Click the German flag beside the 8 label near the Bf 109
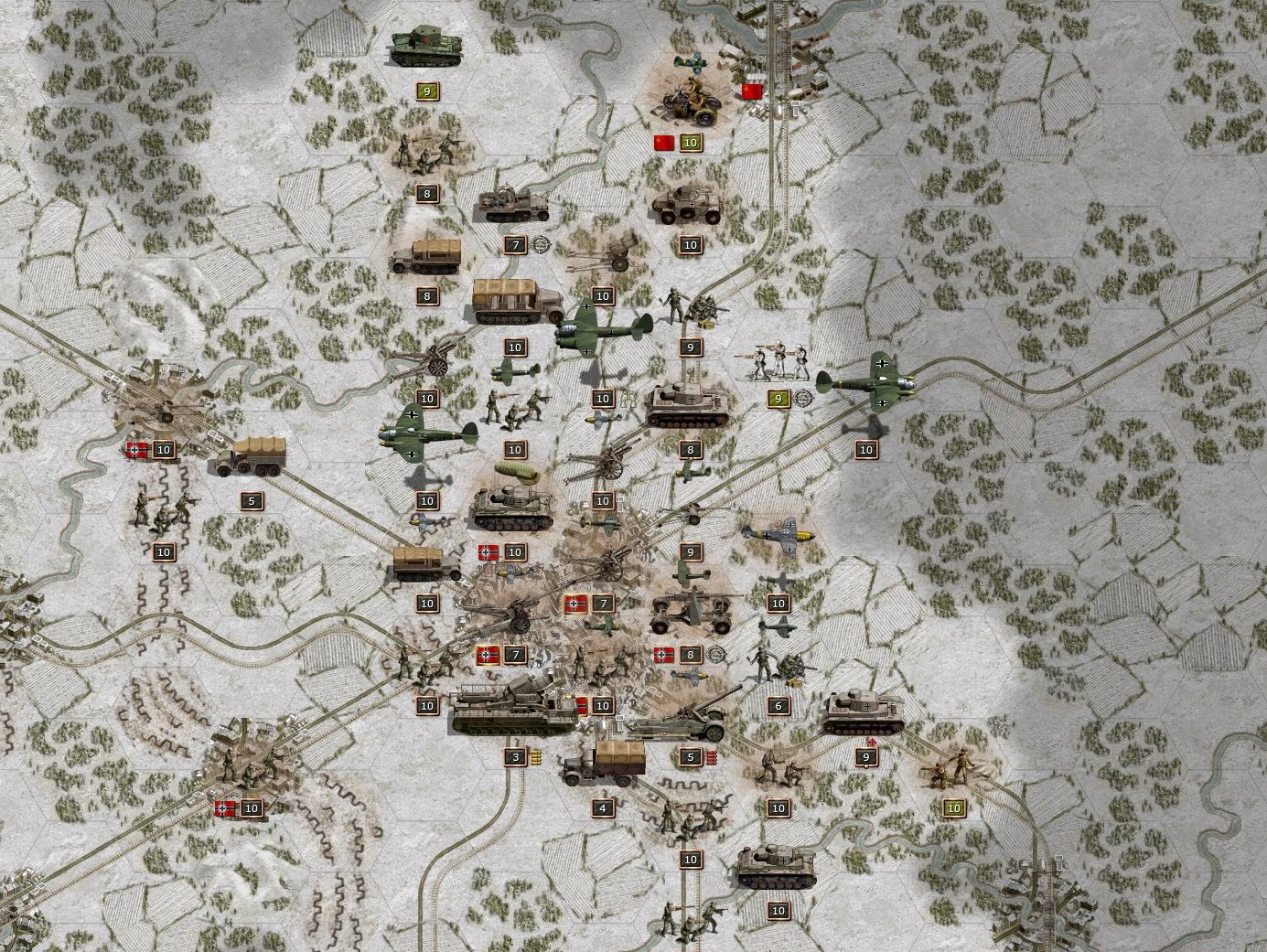This screenshot has width=1267, height=952. pos(662,654)
